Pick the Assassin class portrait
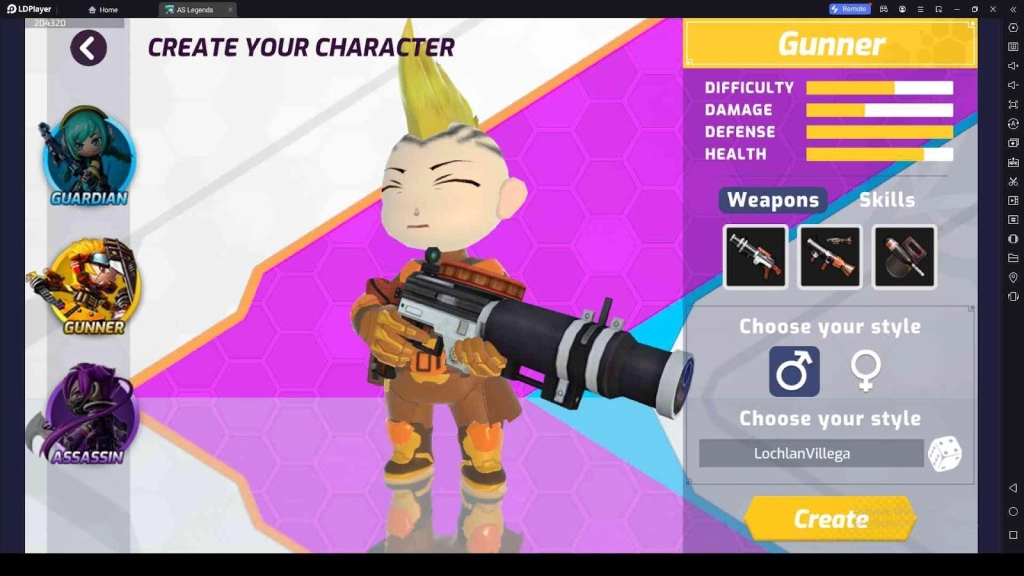Viewport: 1024px width, 576px height. (90, 413)
